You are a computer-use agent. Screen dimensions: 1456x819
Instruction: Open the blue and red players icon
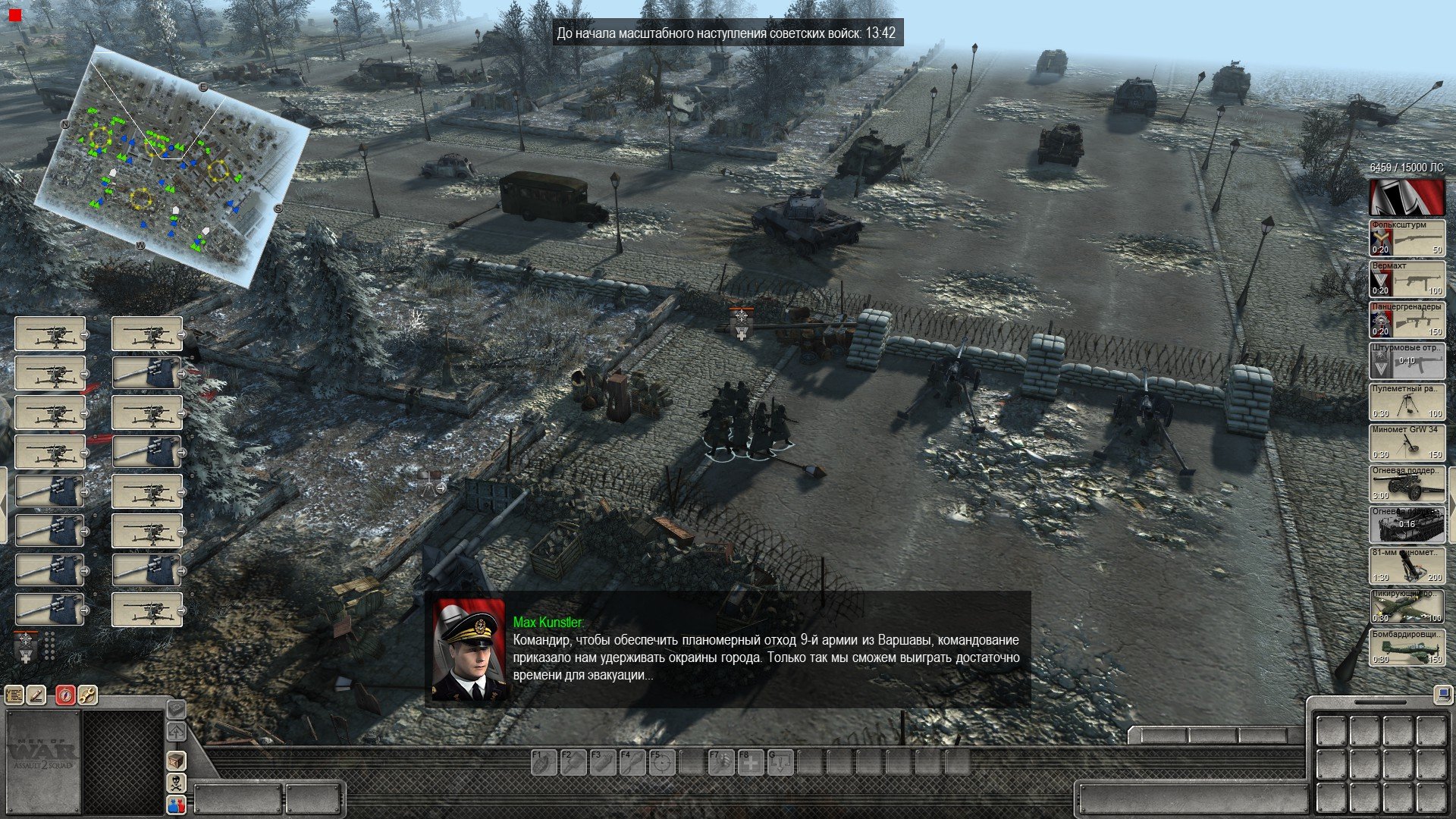point(176,805)
